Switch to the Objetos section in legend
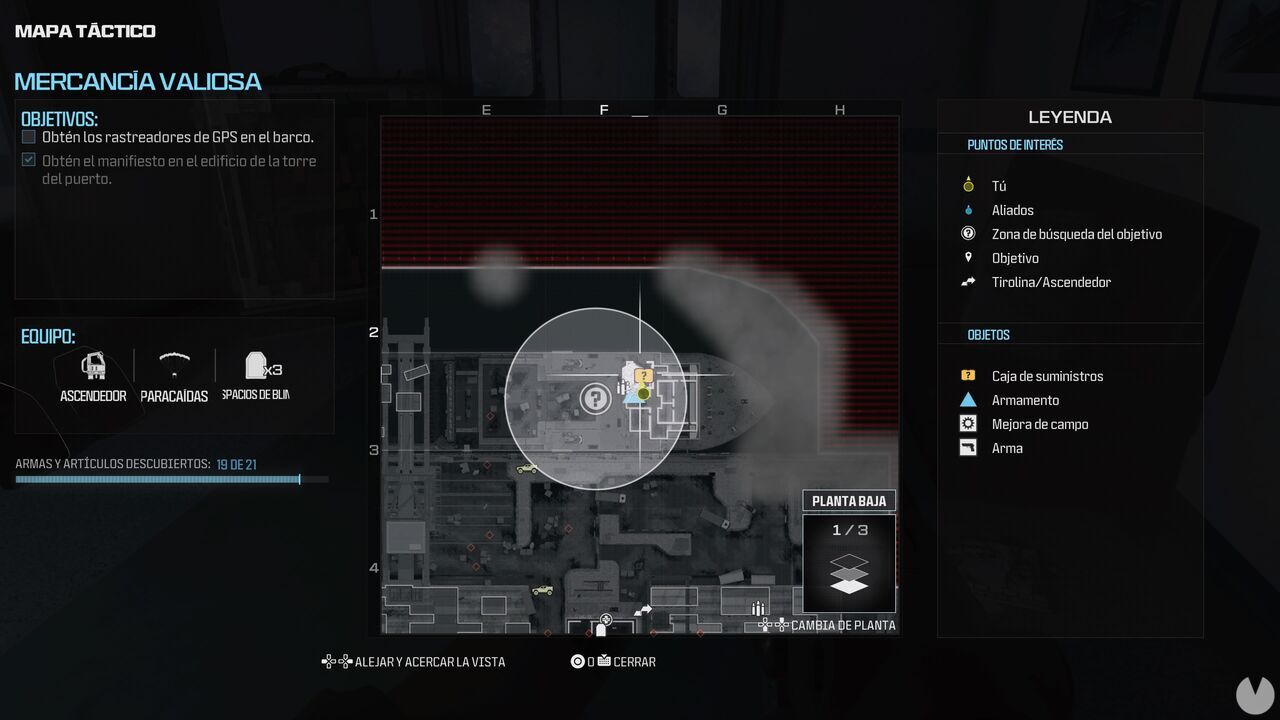 point(988,334)
